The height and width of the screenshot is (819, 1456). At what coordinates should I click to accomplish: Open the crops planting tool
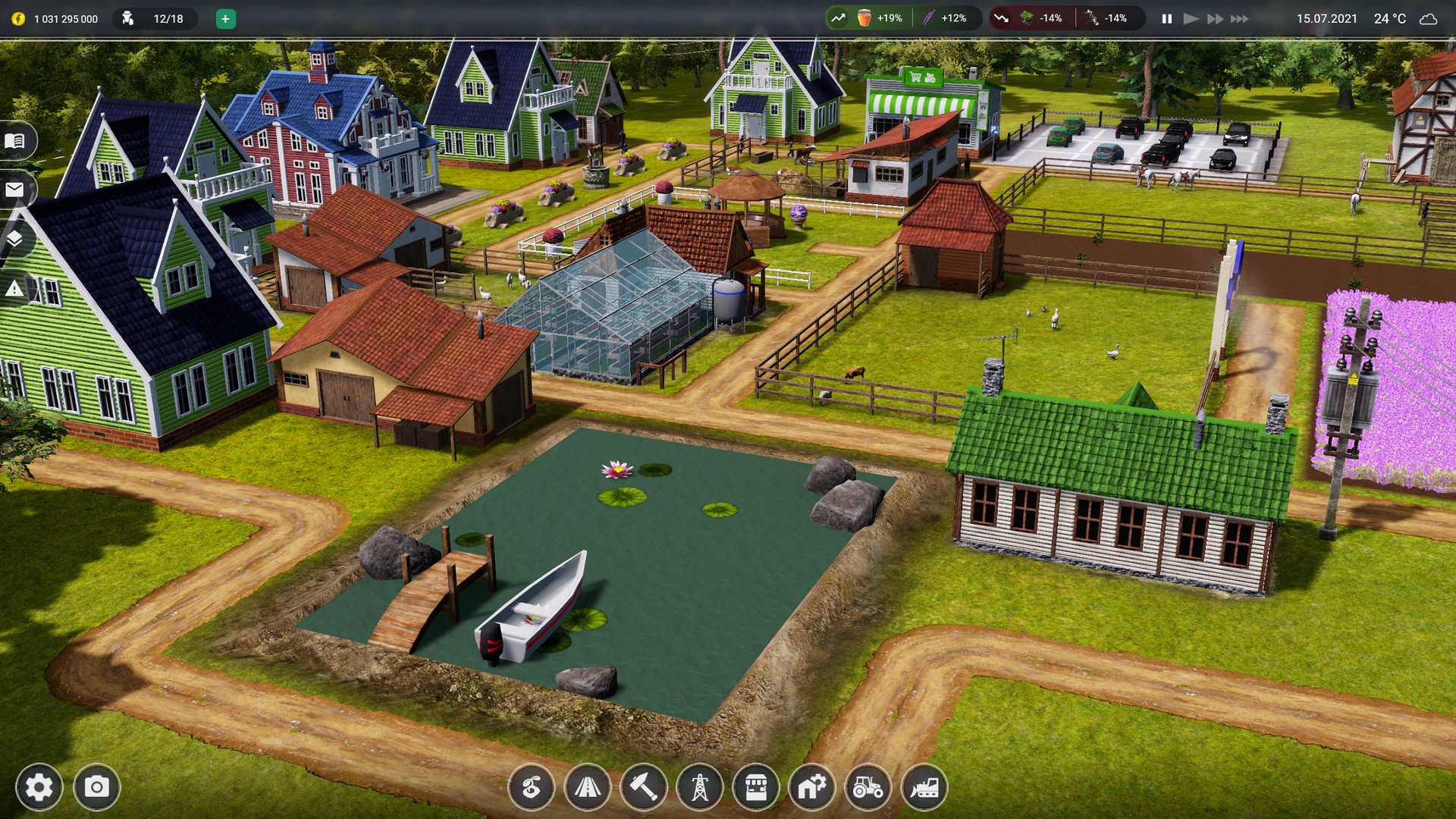[x=533, y=787]
